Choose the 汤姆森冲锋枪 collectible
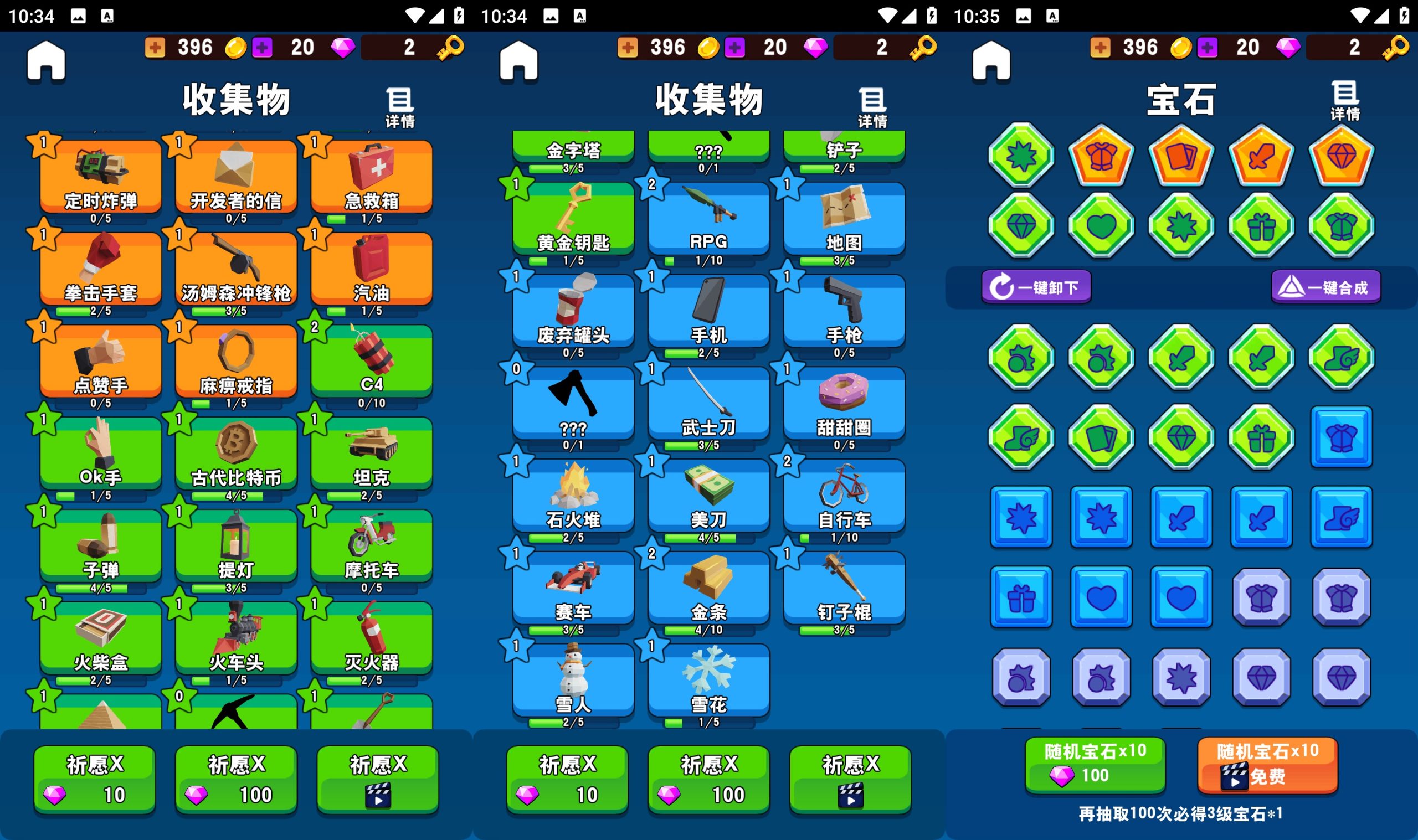This screenshot has width=1418, height=840. pyautogui.click(x=236, y=270)
